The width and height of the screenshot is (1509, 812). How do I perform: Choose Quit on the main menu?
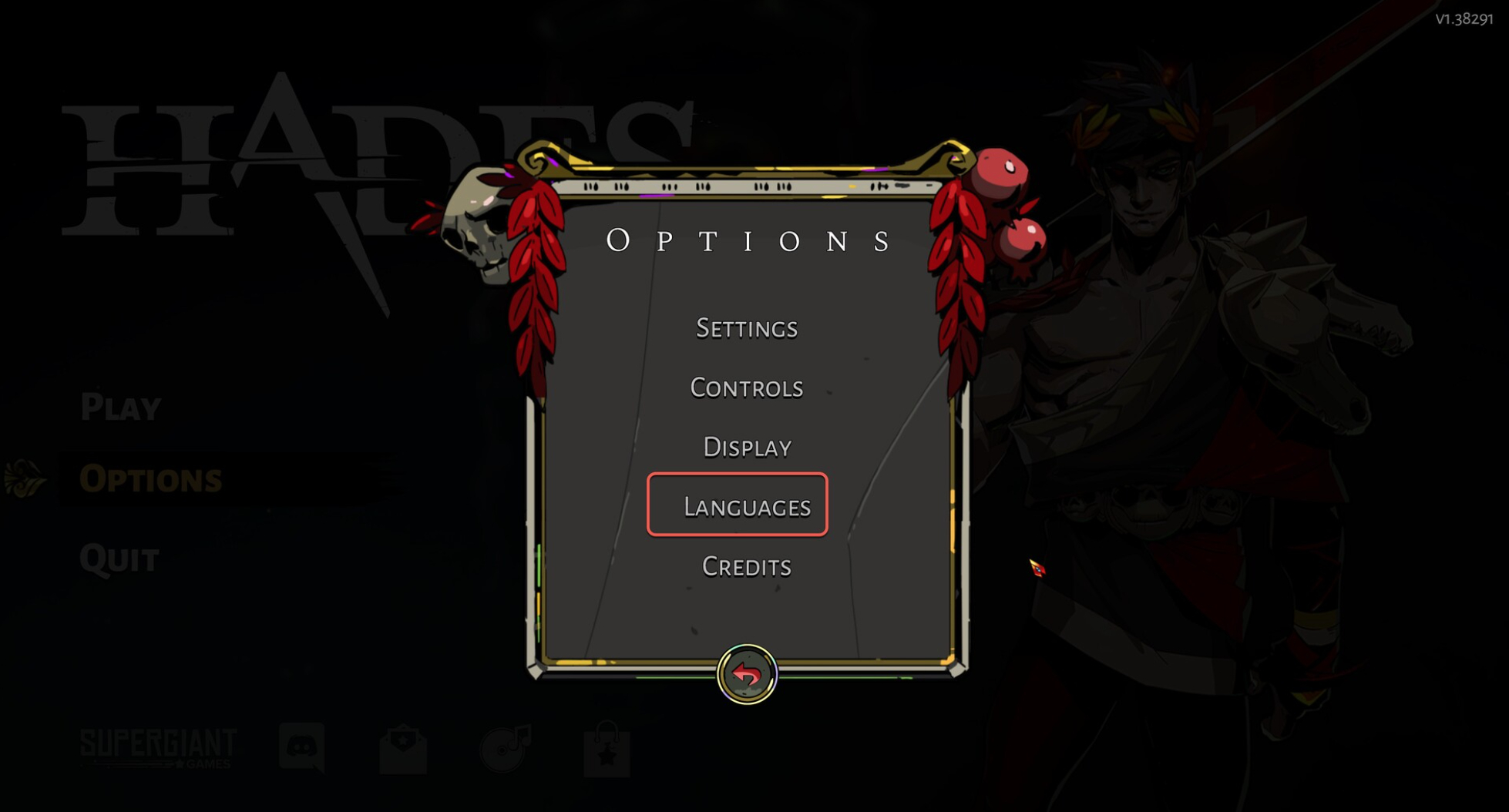point(119,559)
